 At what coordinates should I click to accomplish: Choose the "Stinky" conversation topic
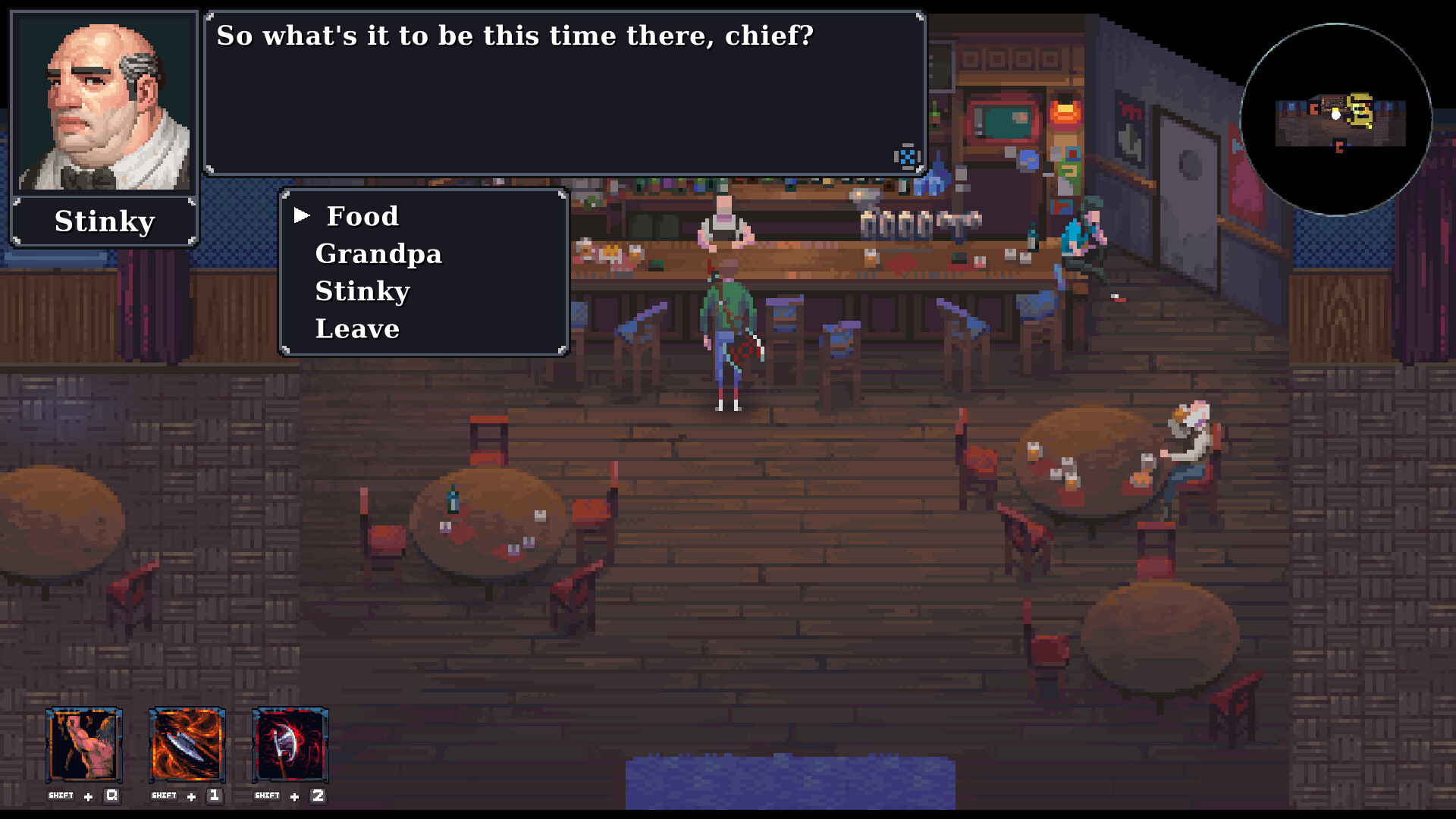tap(362, 290)
